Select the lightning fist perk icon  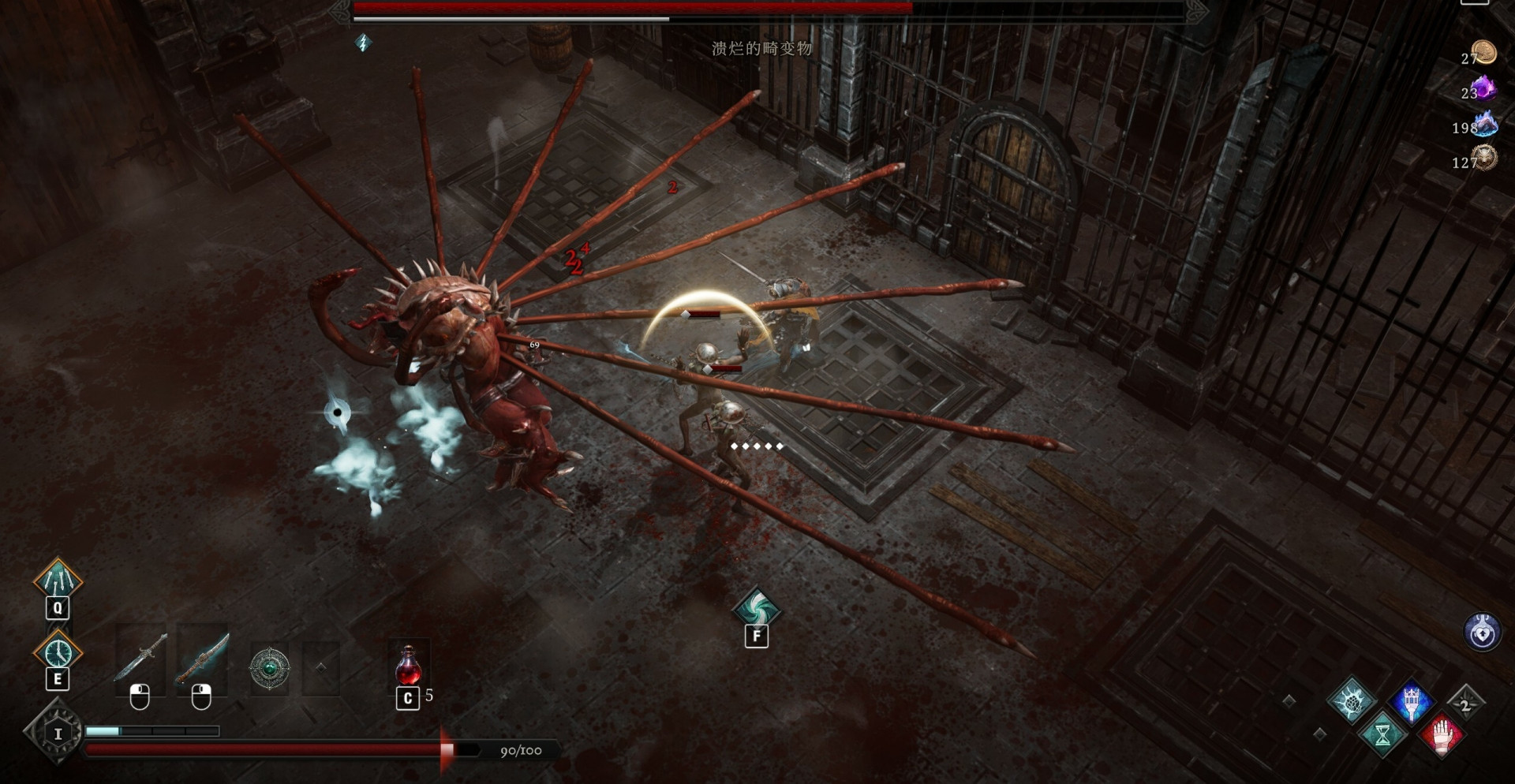pos(1351,700)
